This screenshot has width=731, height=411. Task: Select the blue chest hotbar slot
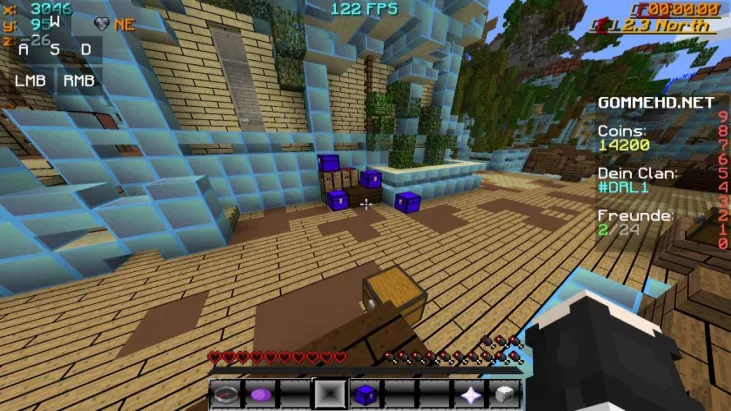pyautogui.click(x=365, y=394)
